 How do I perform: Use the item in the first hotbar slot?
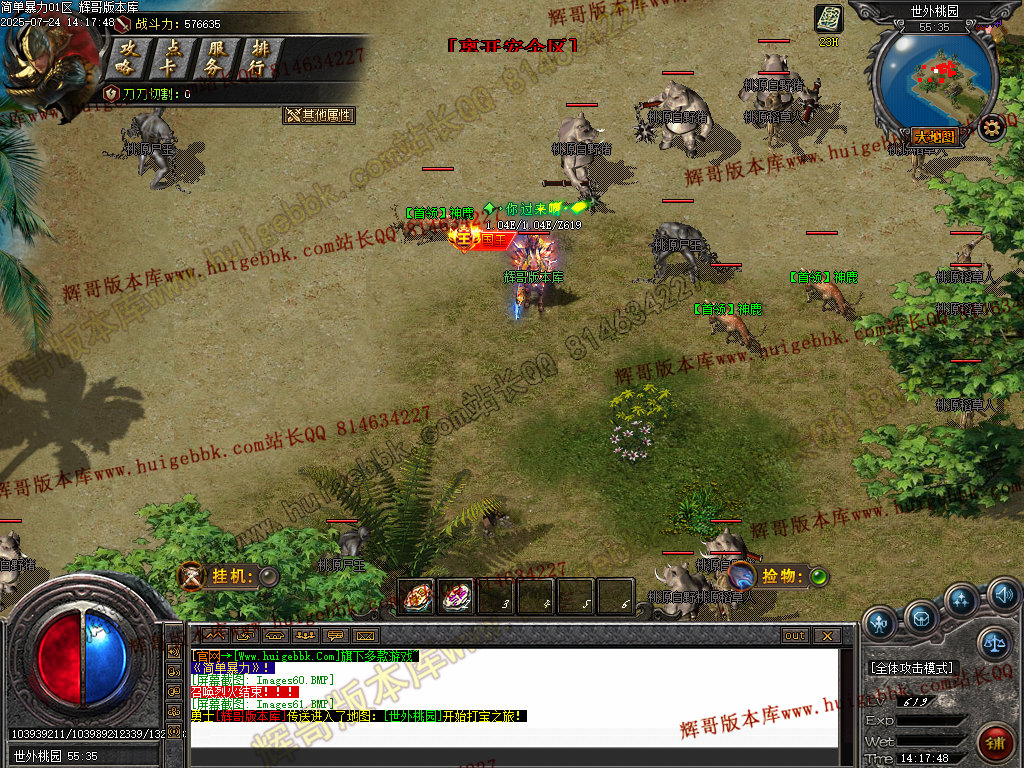point(417,597)
